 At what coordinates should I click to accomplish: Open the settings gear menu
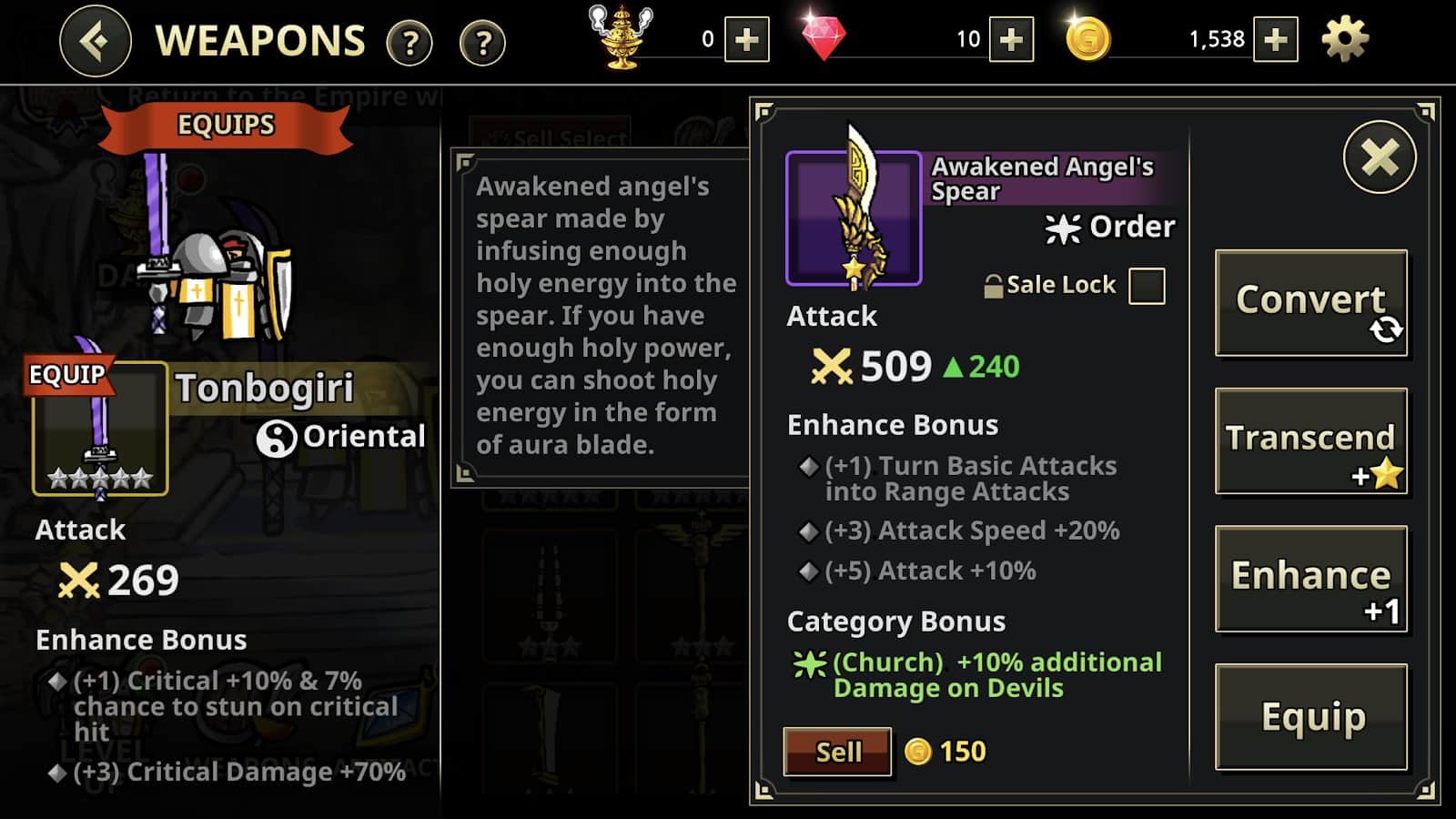[x=1344, y=40]
